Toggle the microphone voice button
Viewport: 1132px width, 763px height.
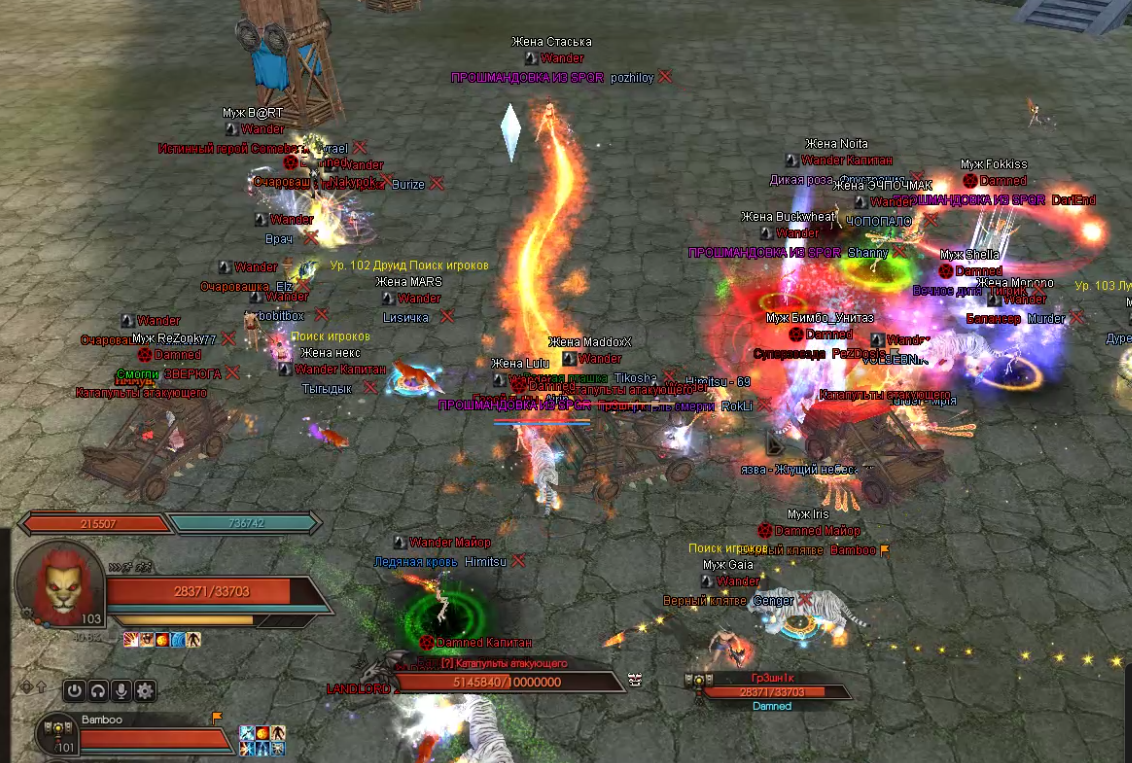tap(122, 690)
